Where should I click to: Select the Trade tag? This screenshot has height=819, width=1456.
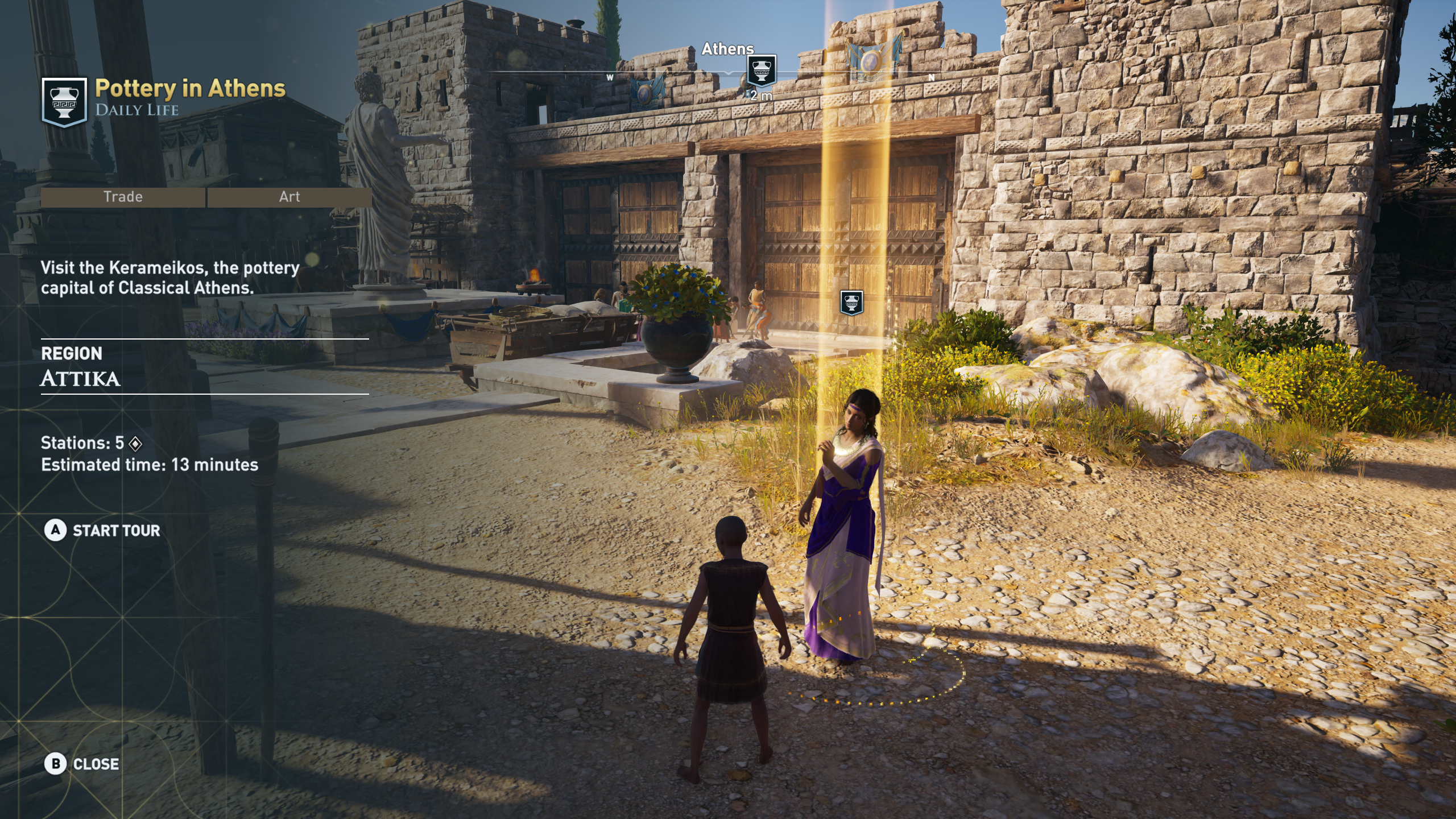(x=123, y=197)
